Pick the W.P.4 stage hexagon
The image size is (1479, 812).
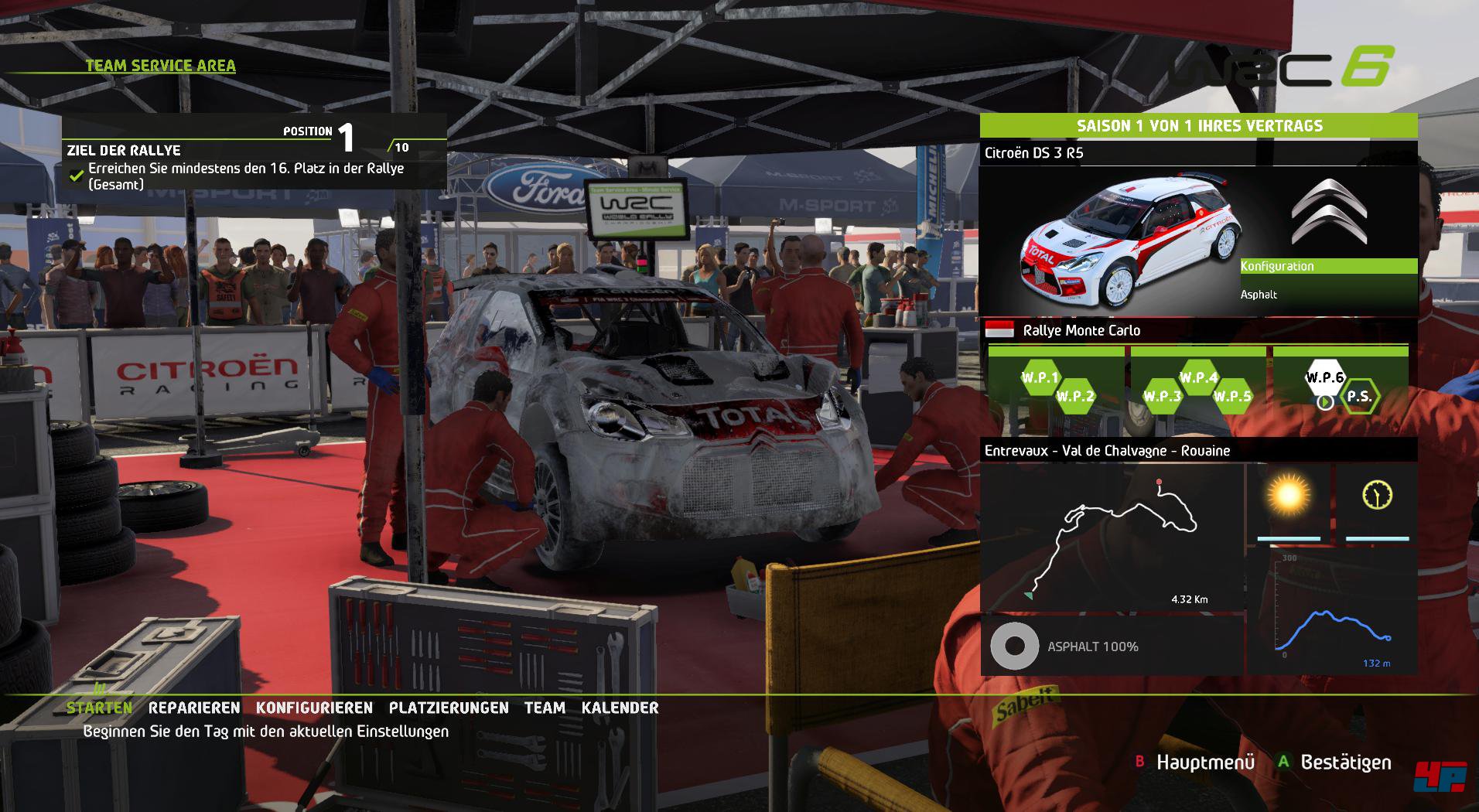coord(1198,378)
